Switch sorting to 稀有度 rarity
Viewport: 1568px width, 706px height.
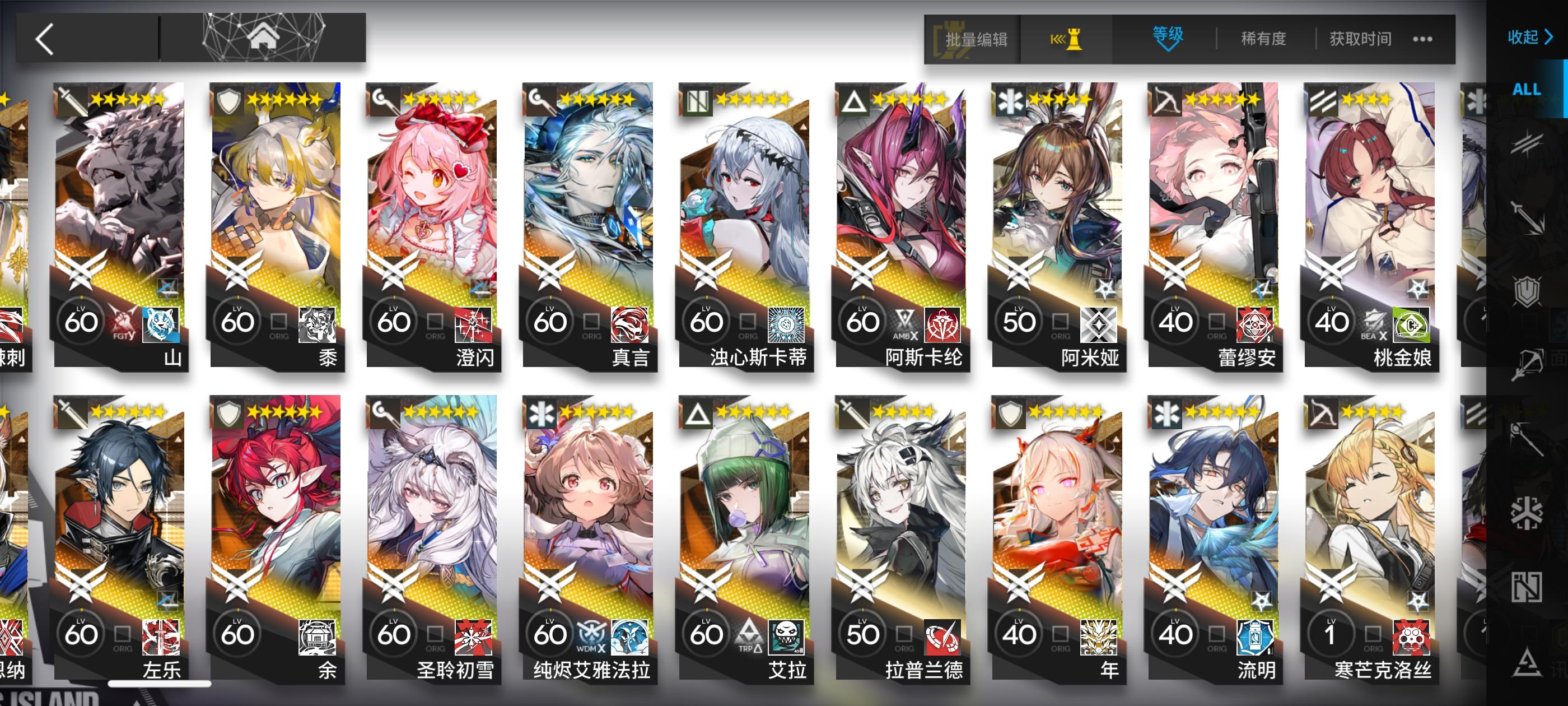(1263, 38)
